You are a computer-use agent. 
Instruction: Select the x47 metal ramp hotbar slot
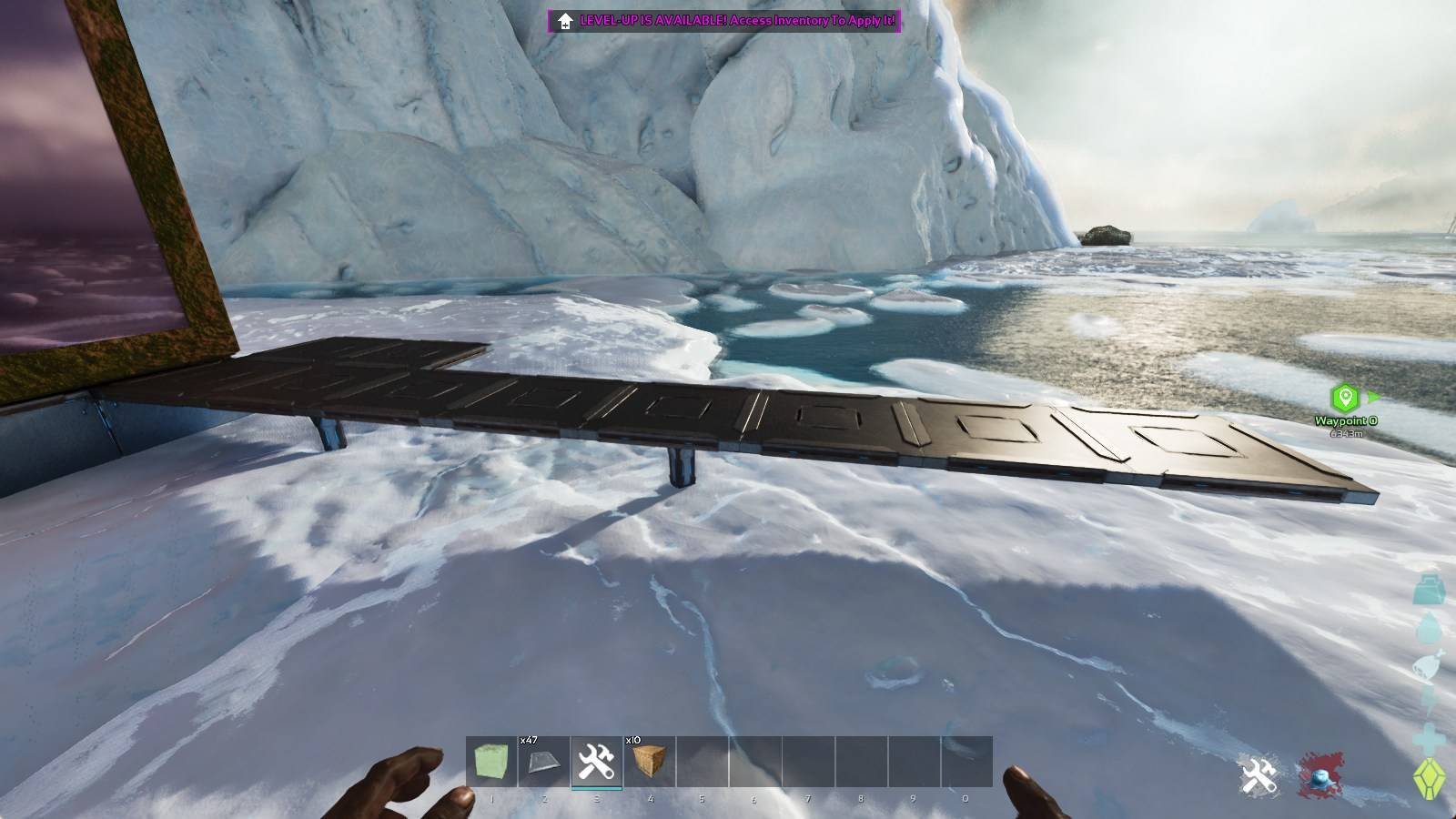544,762
